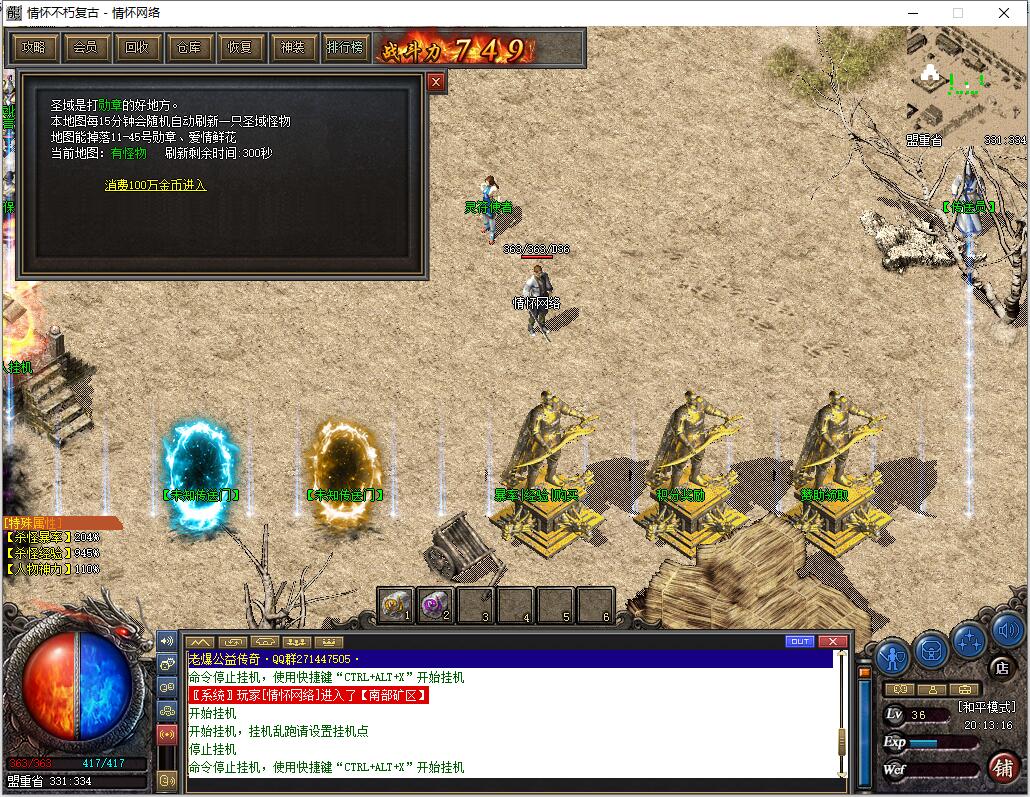Click the 回收 recycle button

pos(137,47)
